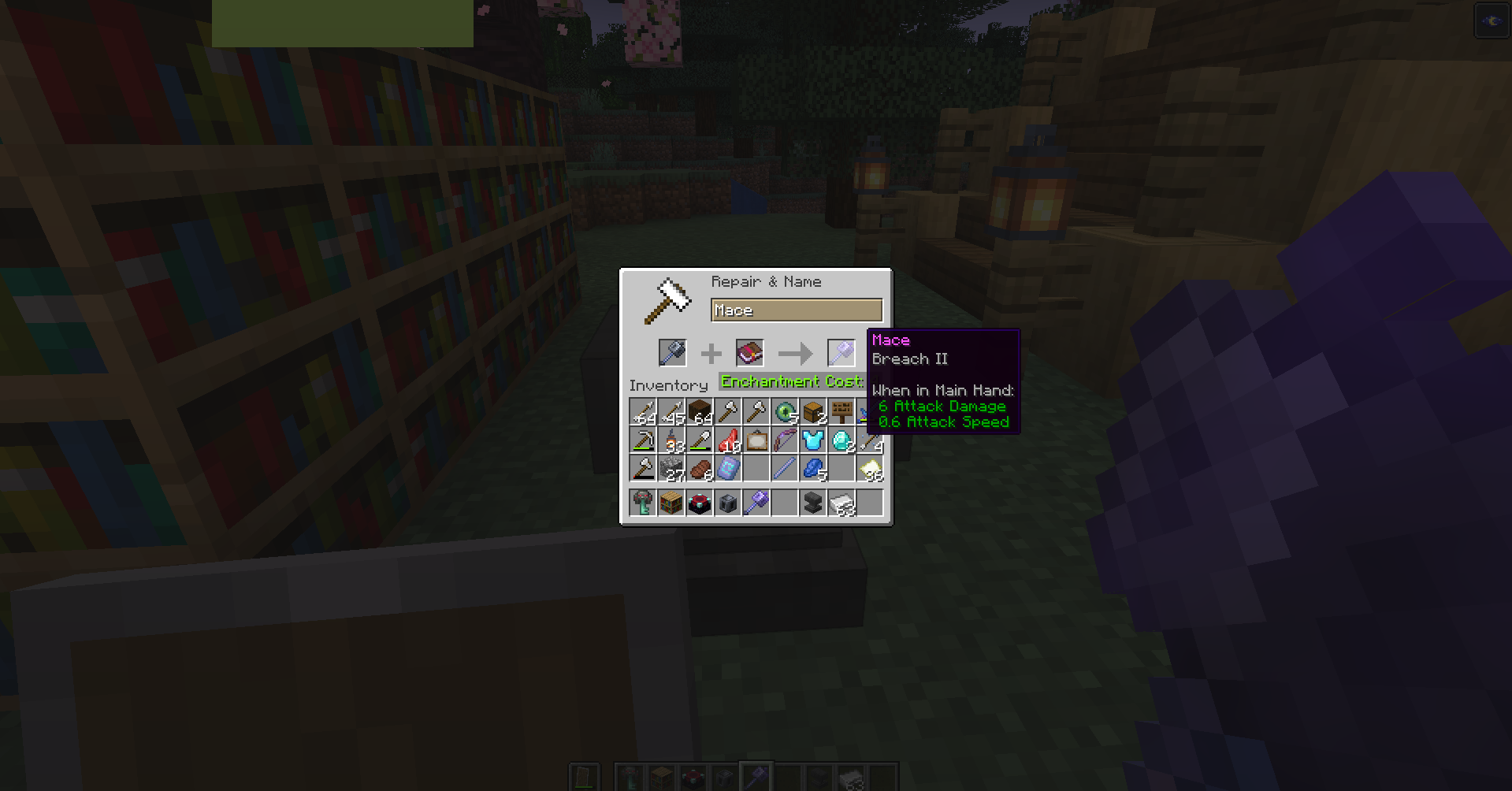Viewport: 1512px width, 791px height.
Task: Select the damaged pickaxe with green durability bar
Action: (644, 440)
